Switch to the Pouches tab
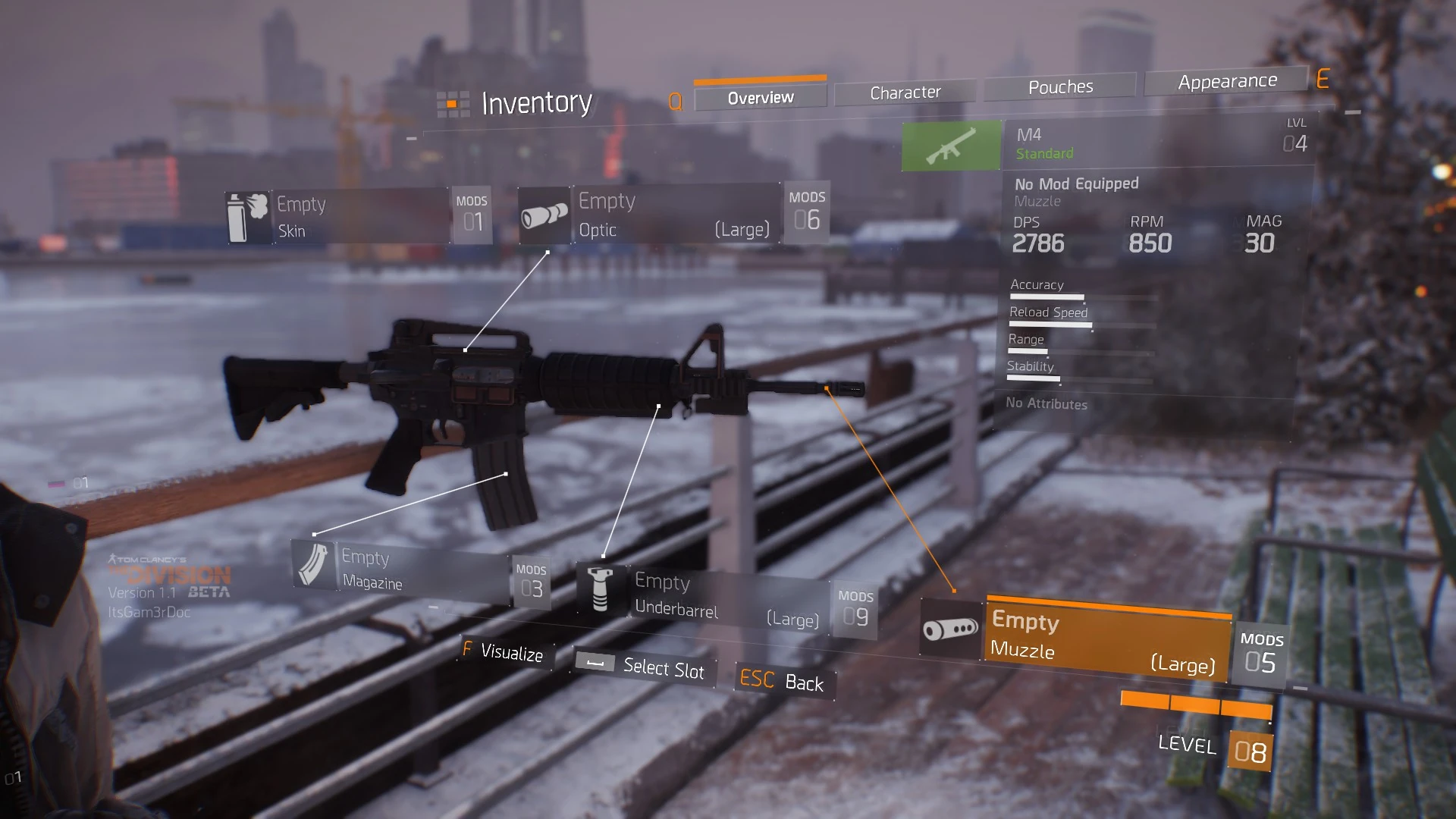 [x=1060, y=87]
